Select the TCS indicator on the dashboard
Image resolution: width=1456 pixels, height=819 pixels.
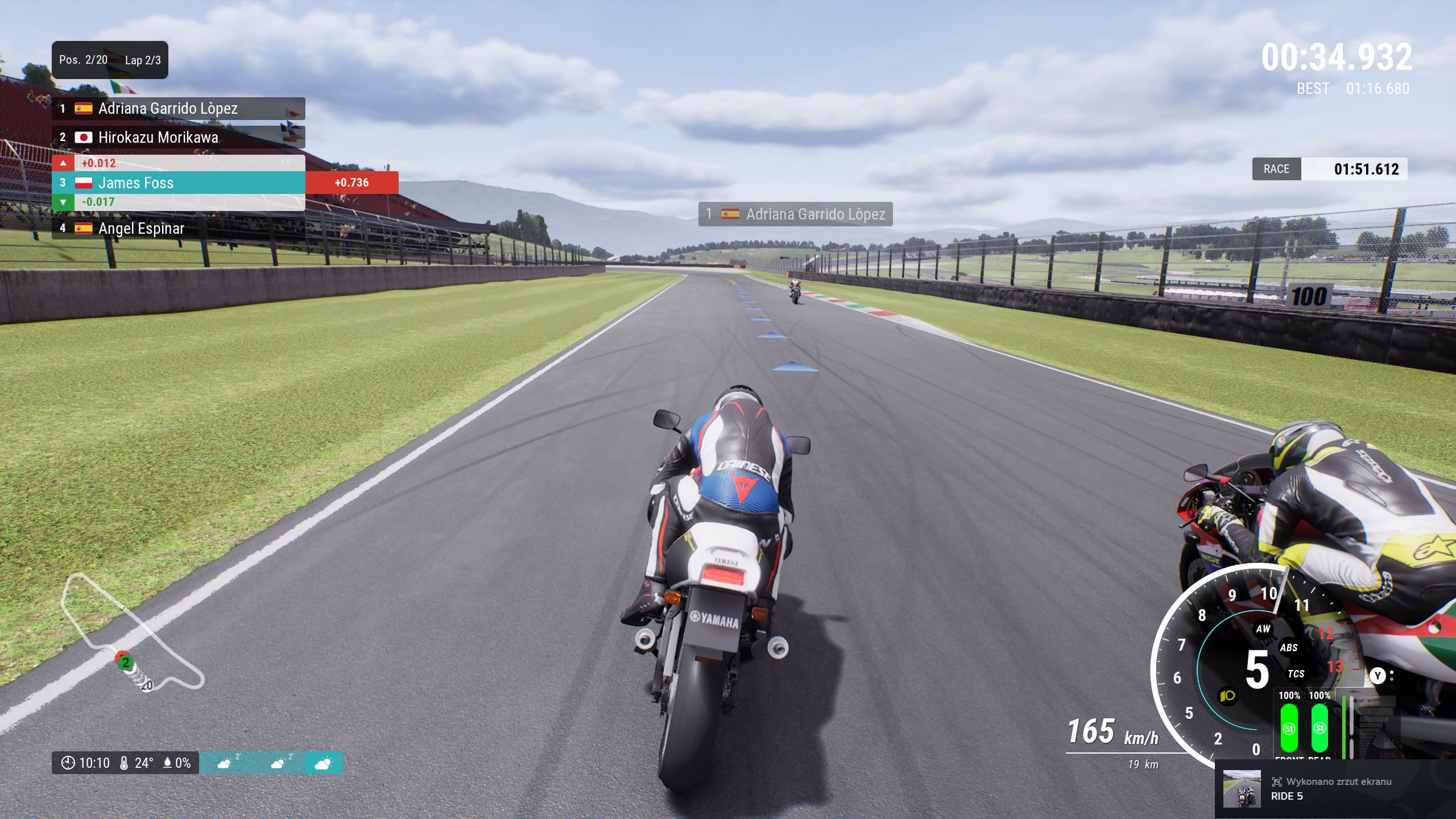coord(1296,673)
